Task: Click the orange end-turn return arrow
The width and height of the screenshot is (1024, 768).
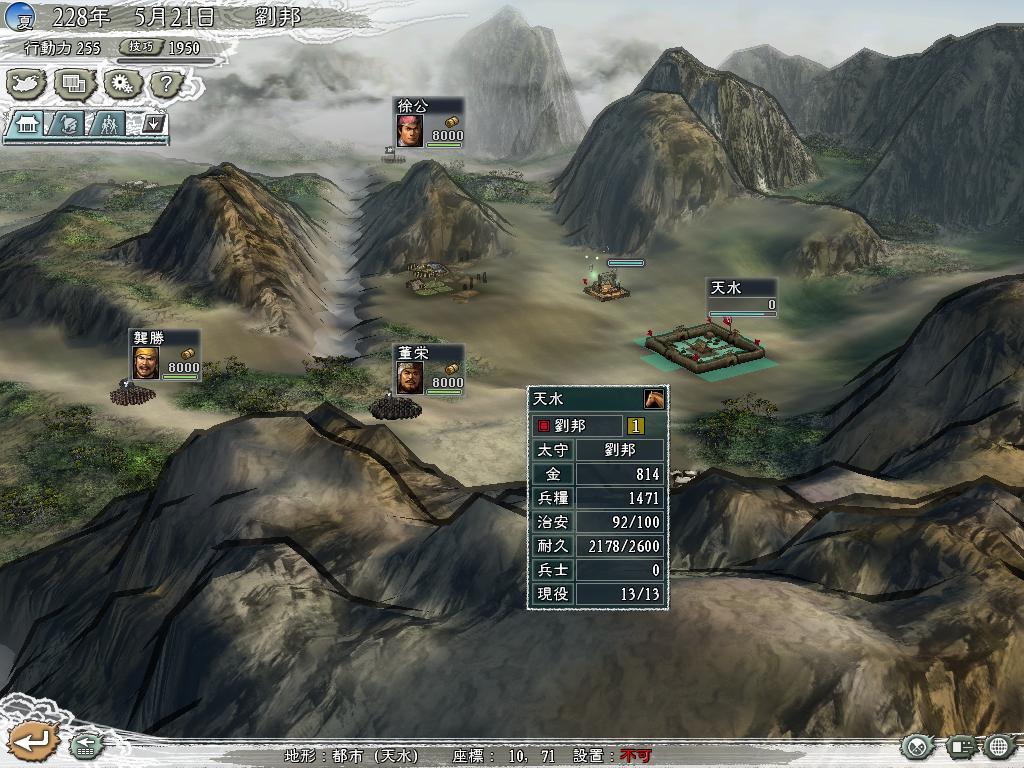Action: pyautogui.click(x=29, y=741)
